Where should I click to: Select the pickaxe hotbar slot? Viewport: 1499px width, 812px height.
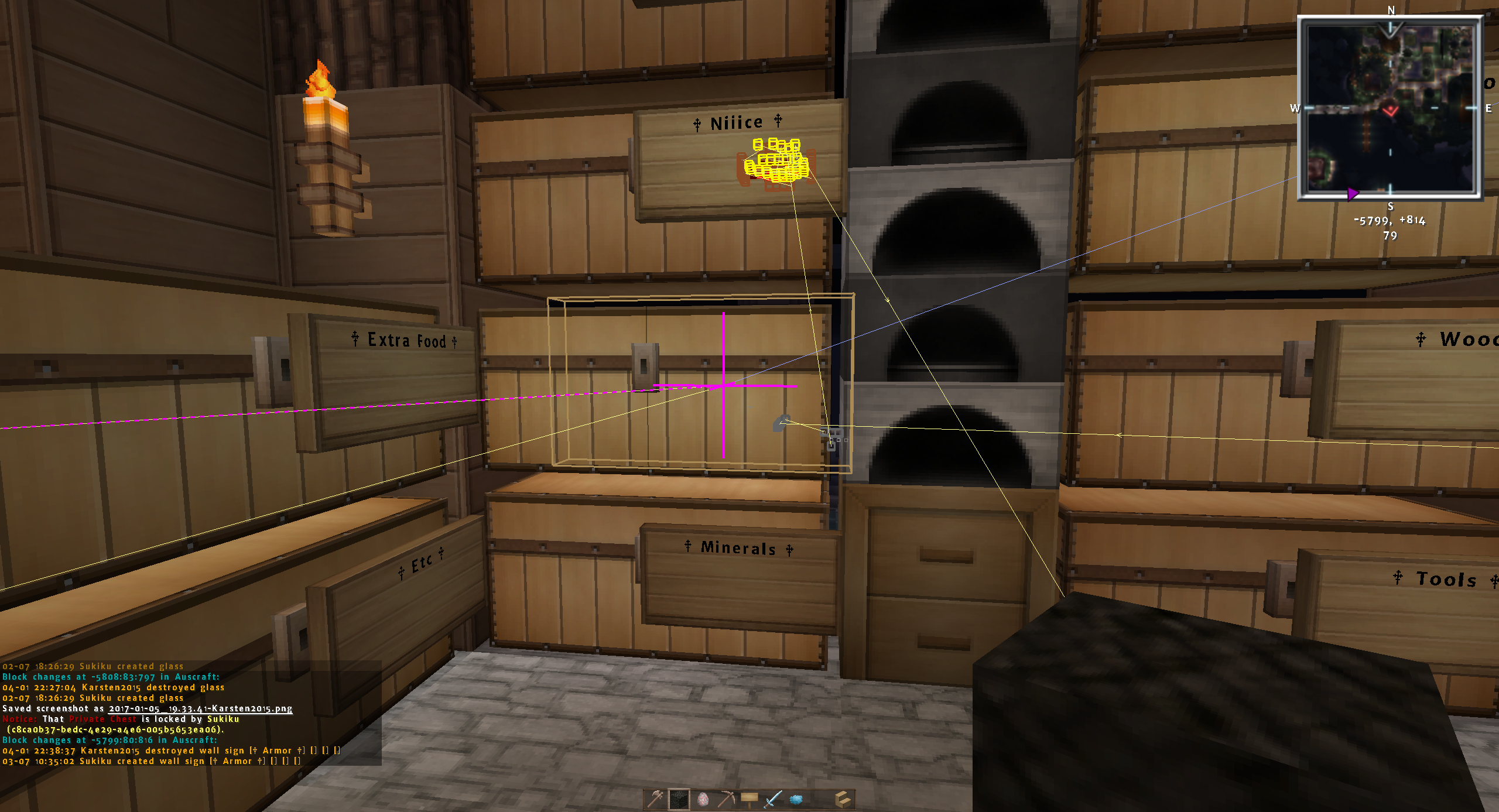pyautogui.click(x=726, y=799)
